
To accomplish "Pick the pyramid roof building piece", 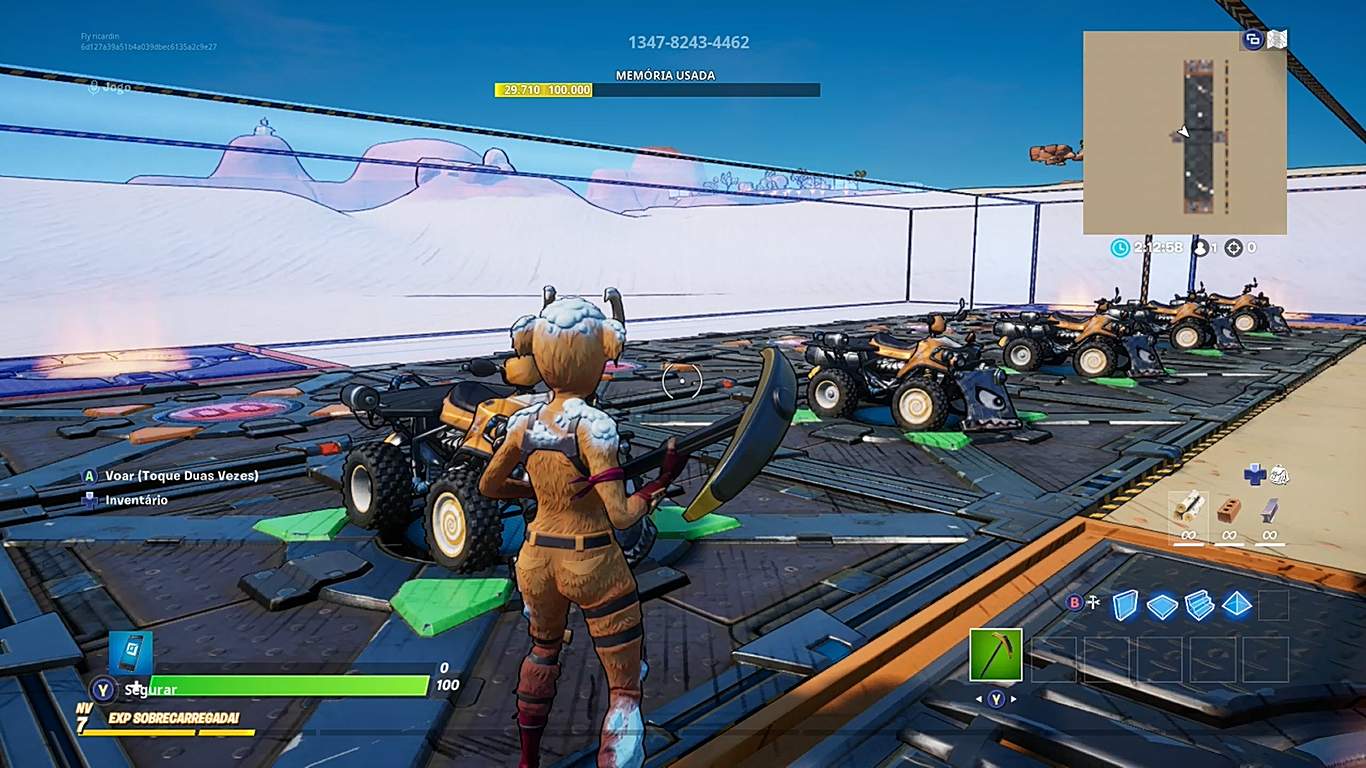I will pyautogui.click(x=1237, y=605).
